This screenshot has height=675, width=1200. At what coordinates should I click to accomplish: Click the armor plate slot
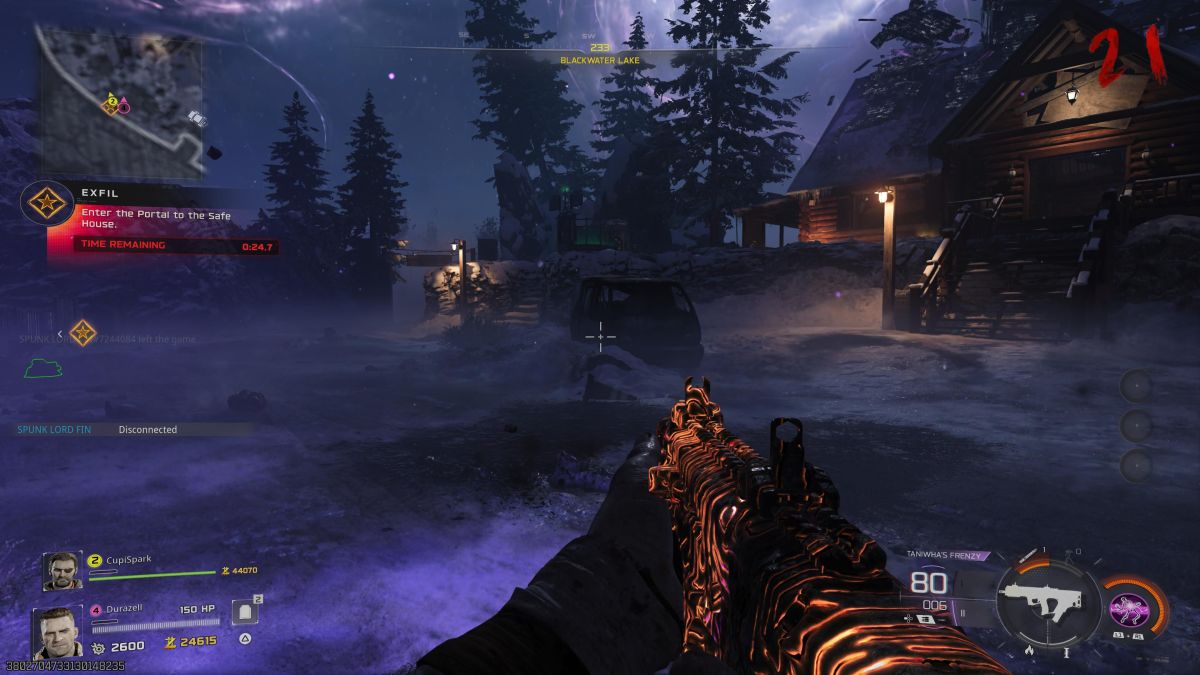click(245, 611)
